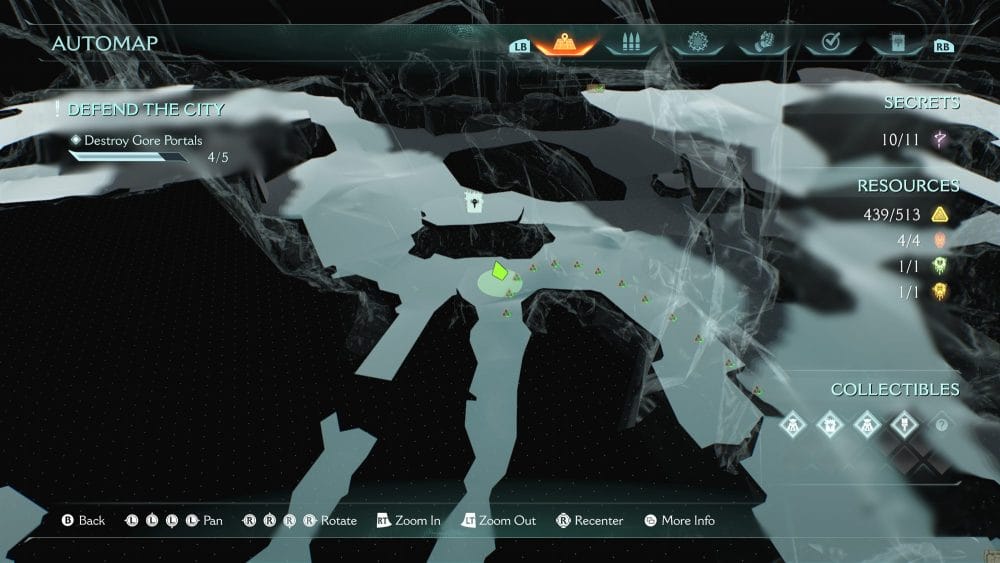
Task: Choose the paintbrush collectible icon
Action: (x=904, y=424)
